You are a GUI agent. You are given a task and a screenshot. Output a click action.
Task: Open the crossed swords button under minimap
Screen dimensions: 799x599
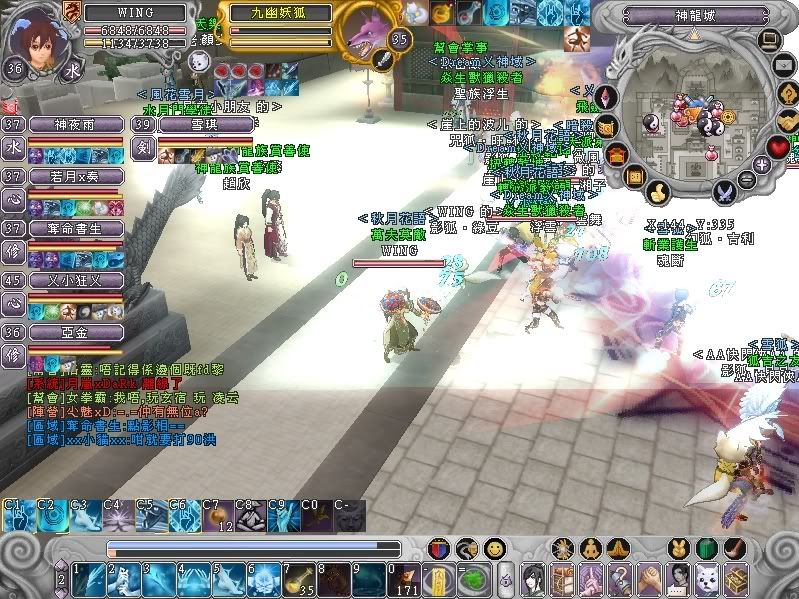coord(725,191)
